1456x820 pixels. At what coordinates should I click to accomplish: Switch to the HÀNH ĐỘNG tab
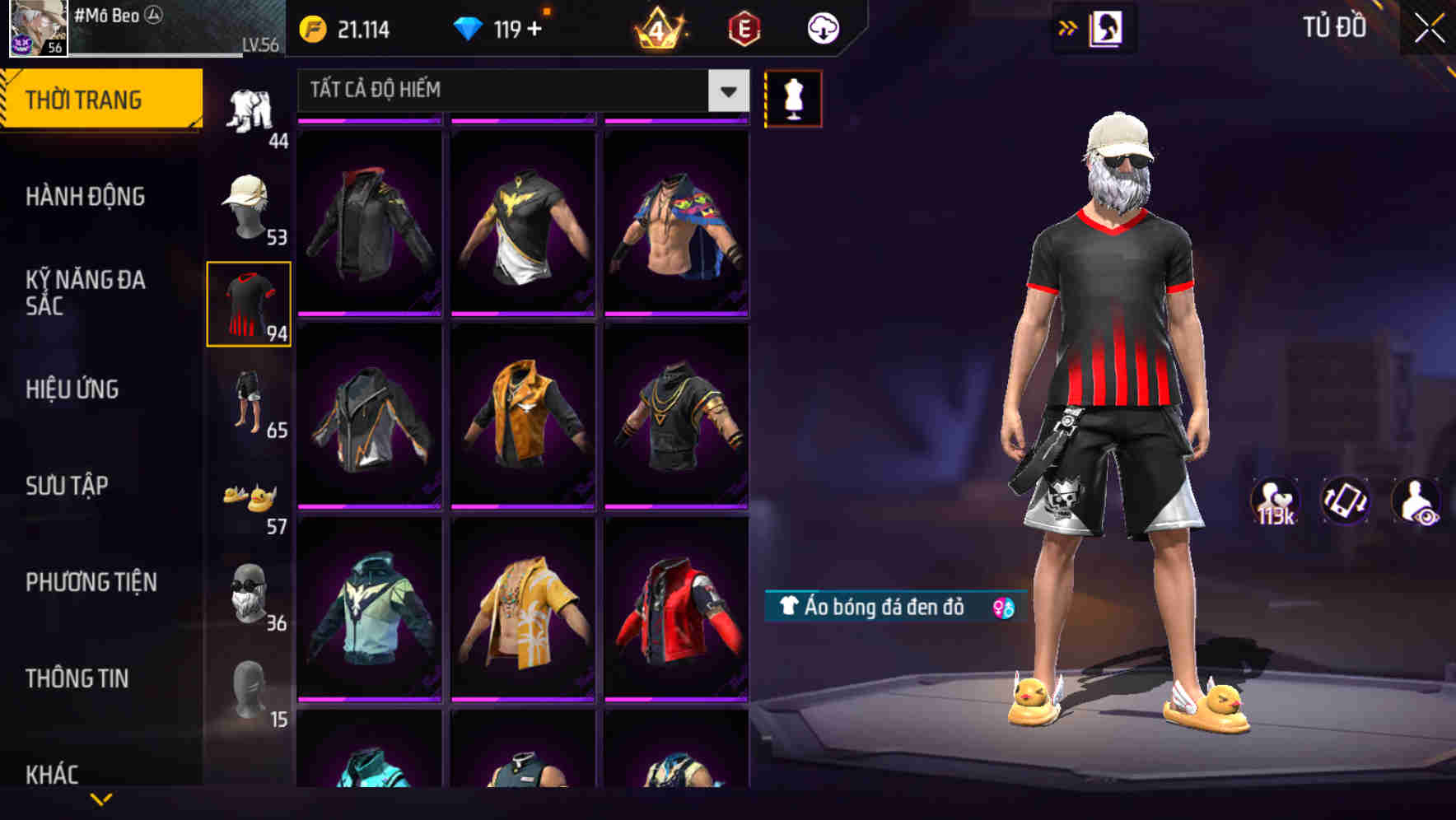point(86,197)
